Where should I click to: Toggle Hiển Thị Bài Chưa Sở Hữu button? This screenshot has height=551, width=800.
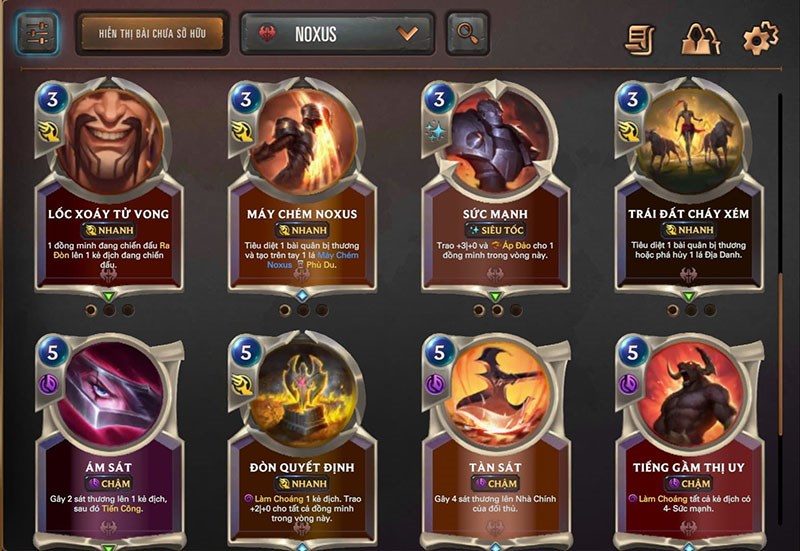[150, 34]
